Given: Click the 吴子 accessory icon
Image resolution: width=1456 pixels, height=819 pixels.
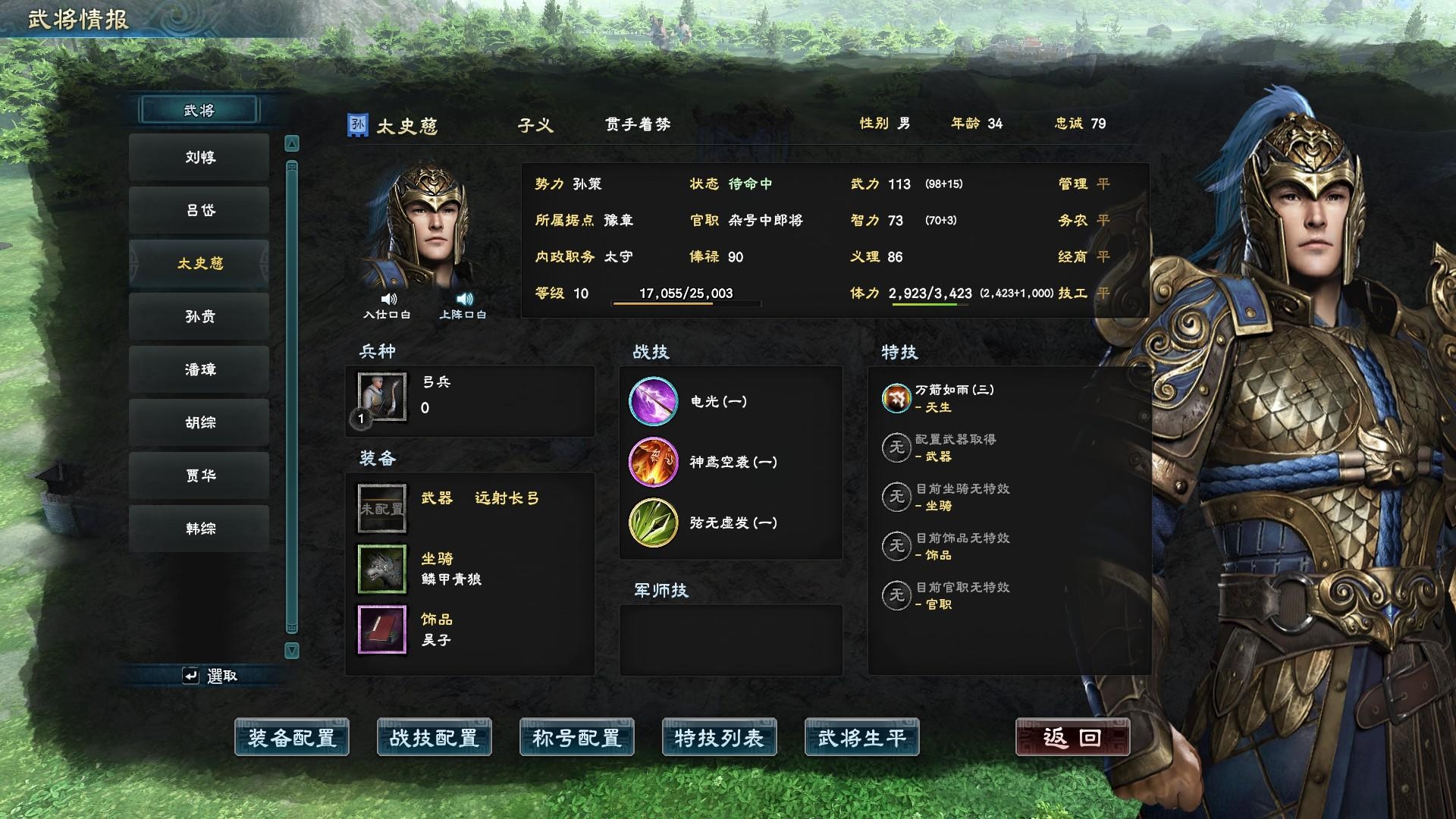Looking at the screenshot, I should click(381, 629).
